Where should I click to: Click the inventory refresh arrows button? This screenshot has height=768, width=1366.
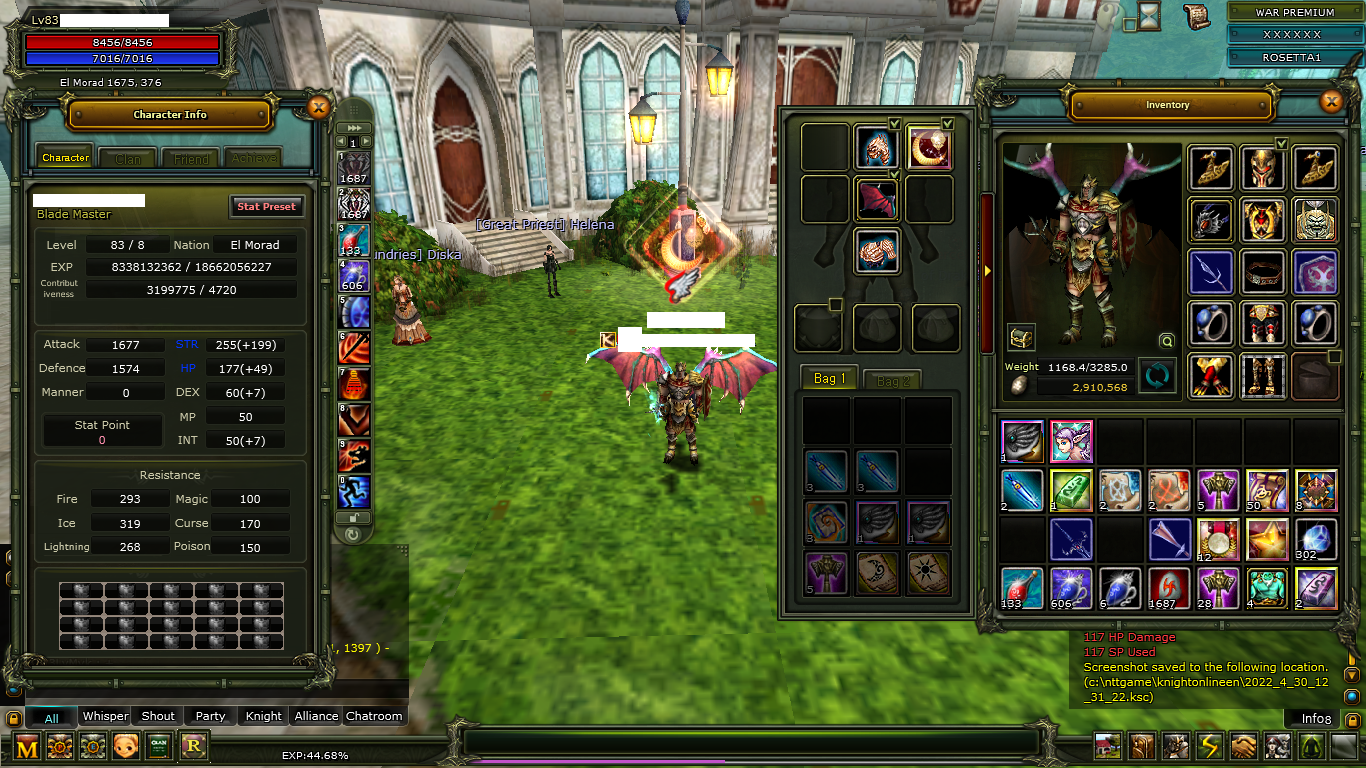tap(1158, 376)
